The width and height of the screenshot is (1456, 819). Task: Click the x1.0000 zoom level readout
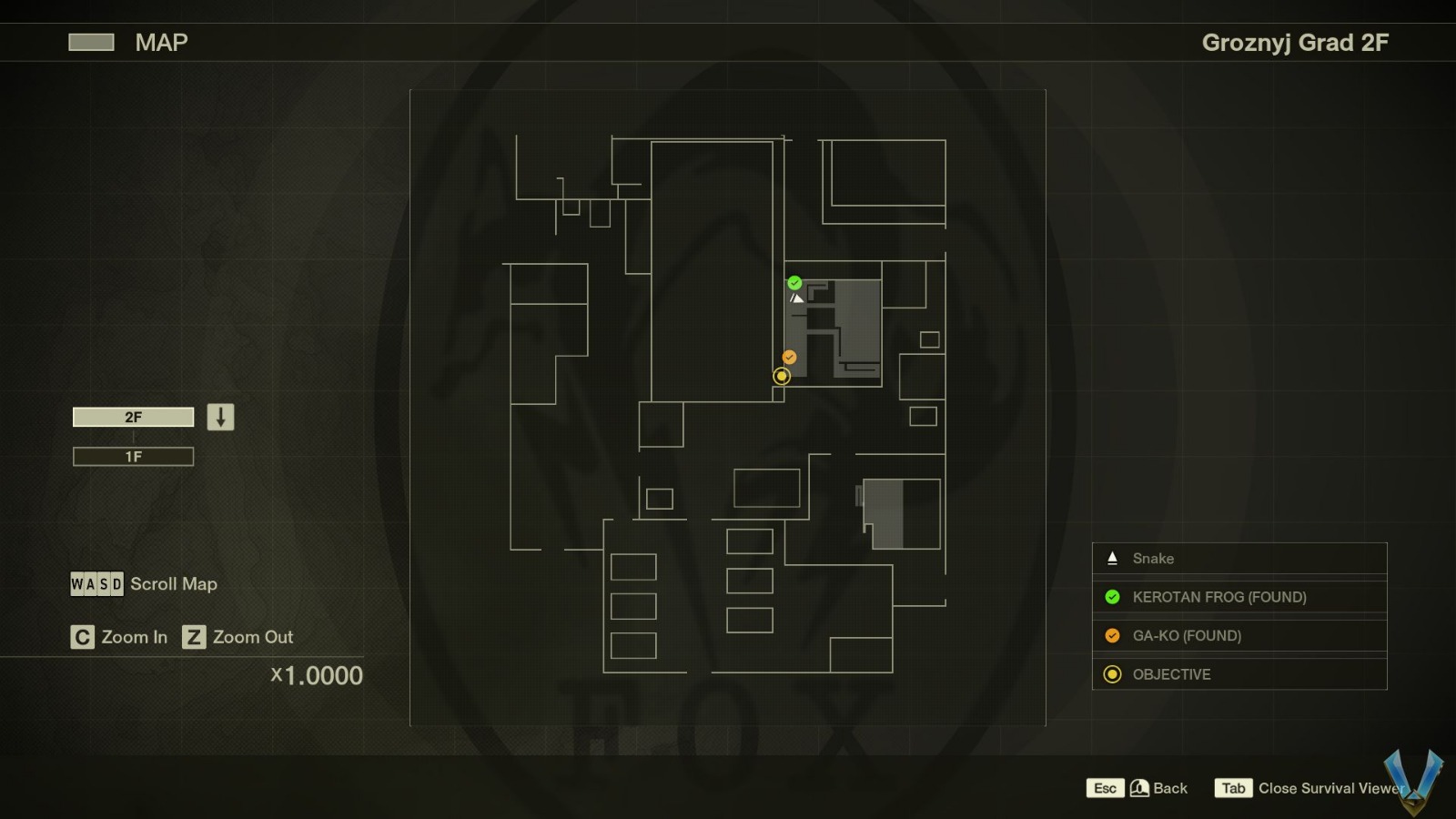317,676
